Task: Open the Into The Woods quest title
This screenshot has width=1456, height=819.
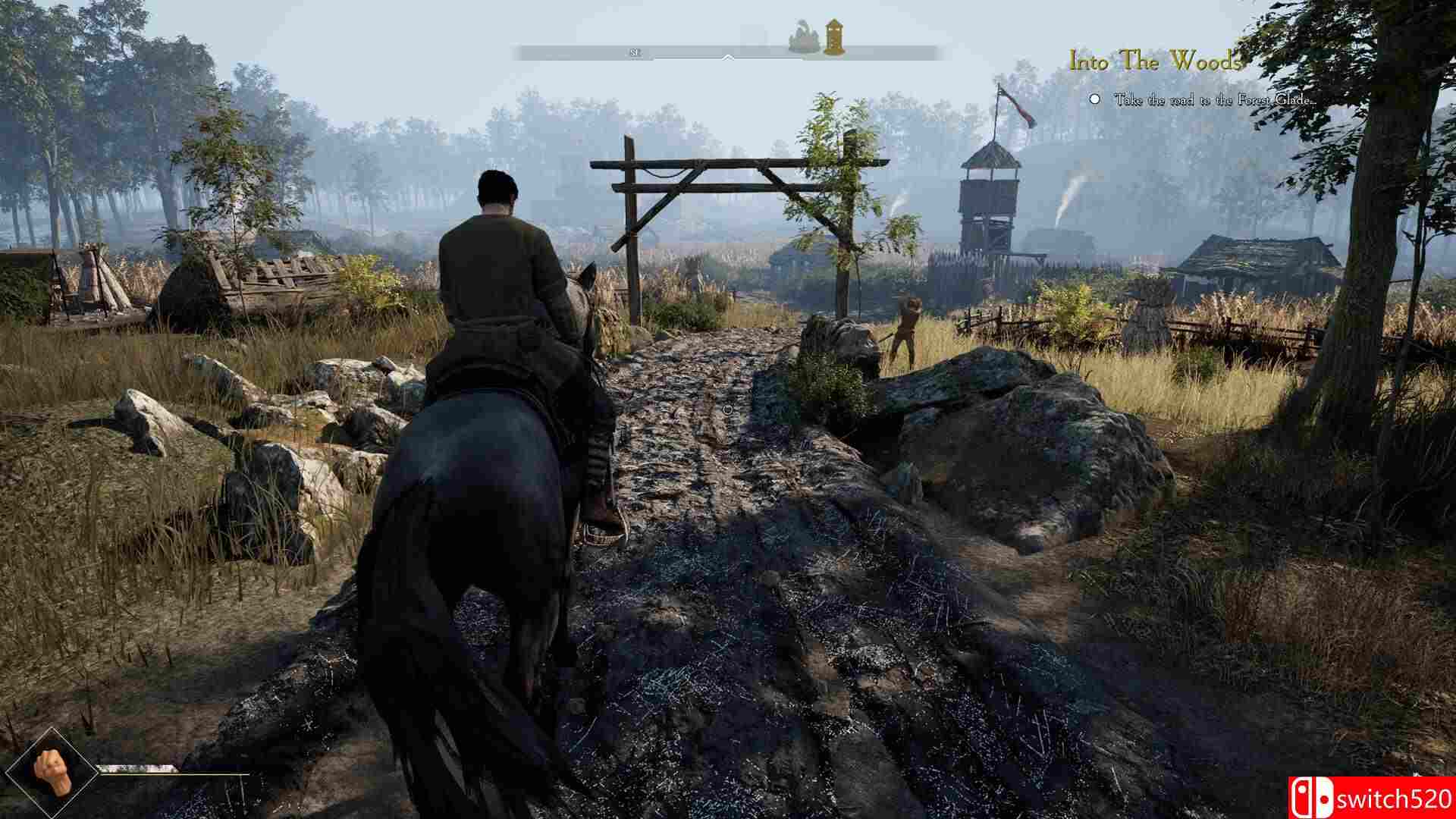Action: (x=1154, y=61)
